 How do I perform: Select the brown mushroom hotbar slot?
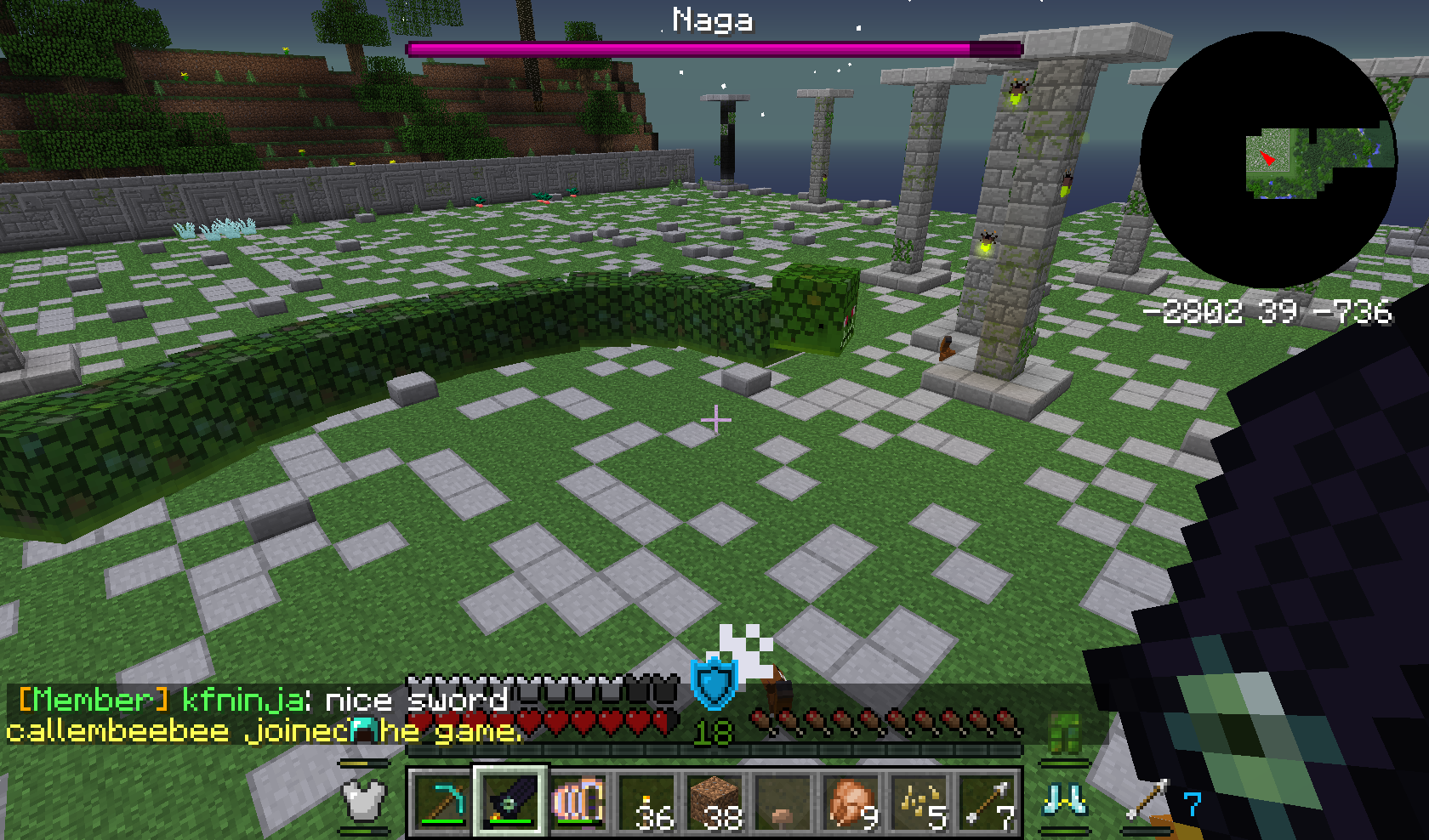pyautogui.click(x=783, y=802)
